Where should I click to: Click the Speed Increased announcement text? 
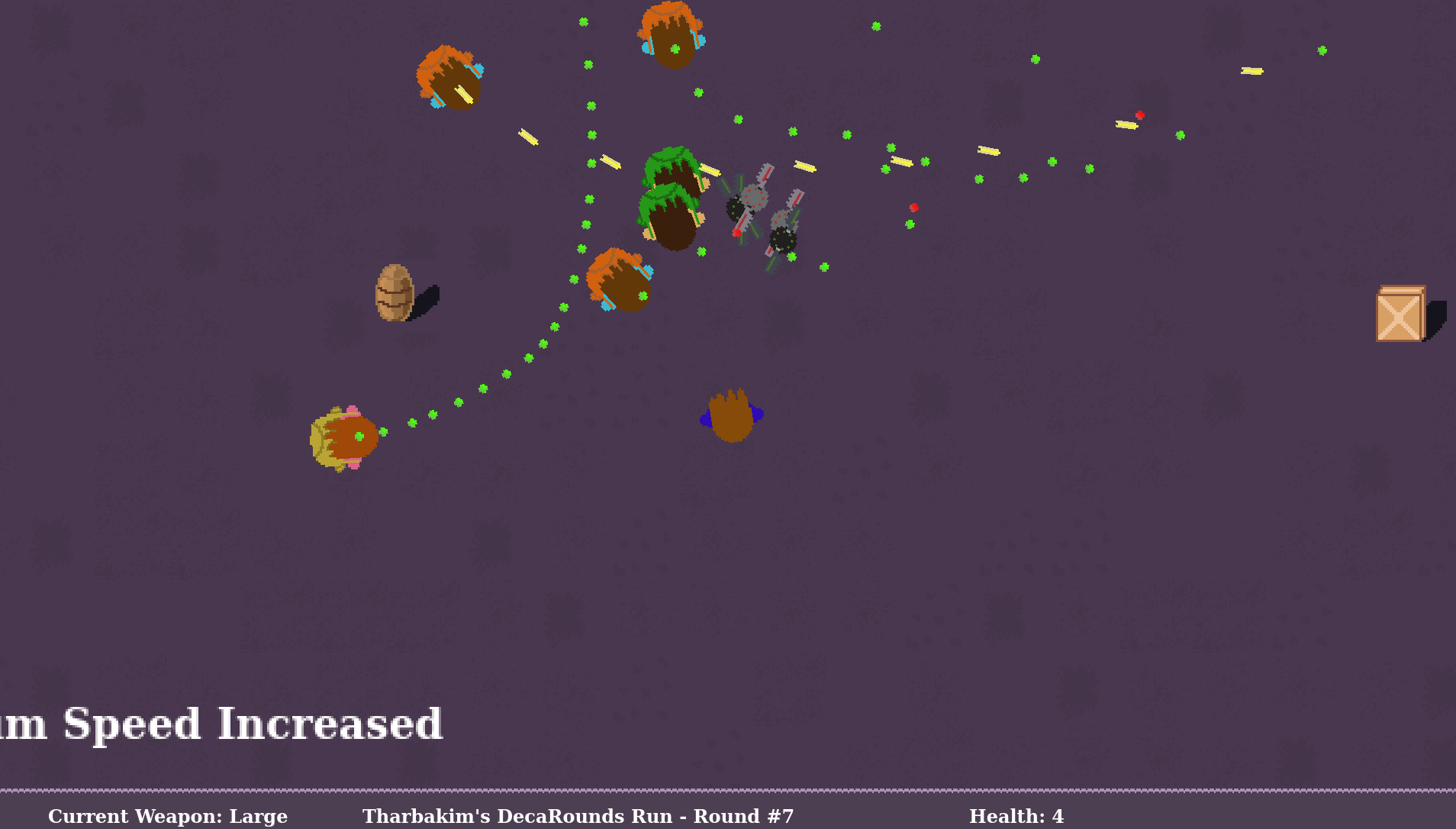click(221, 723)
